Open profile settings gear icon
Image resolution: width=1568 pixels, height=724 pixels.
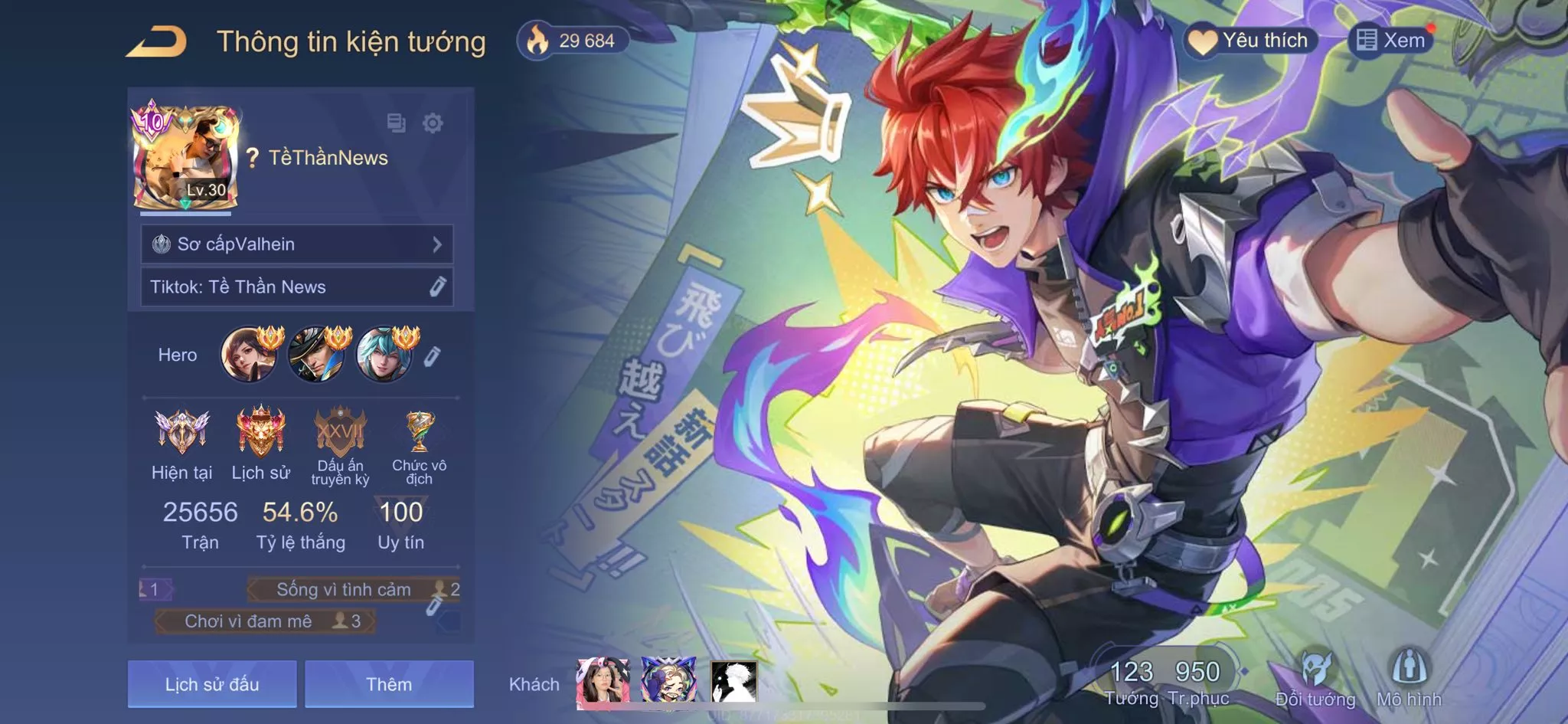433,123
